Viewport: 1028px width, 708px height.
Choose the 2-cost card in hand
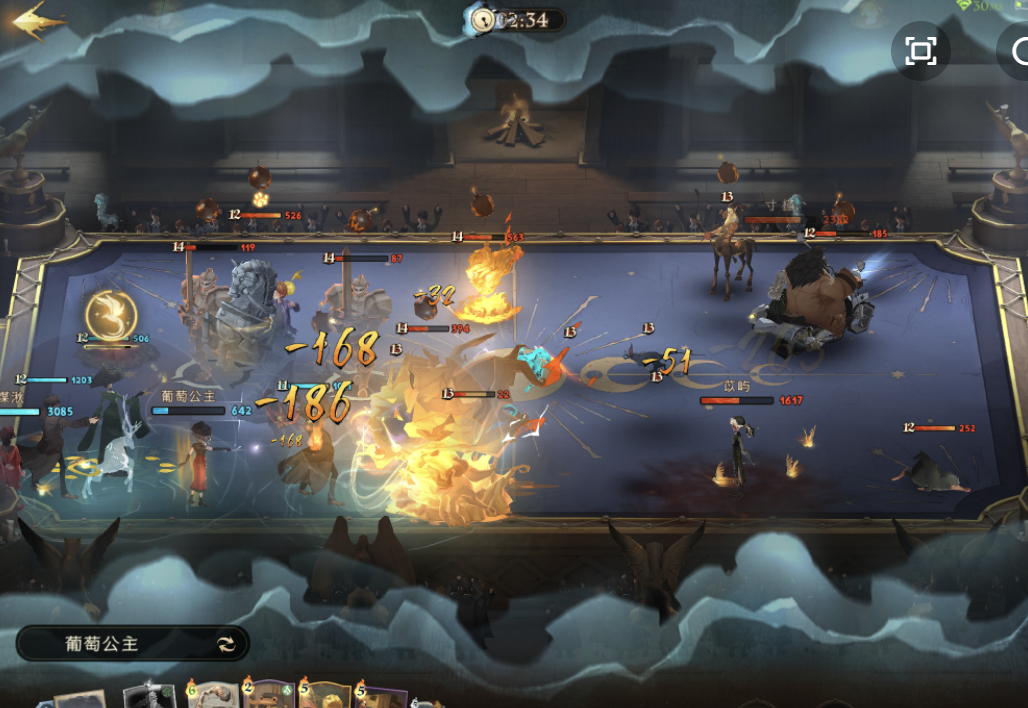268,696
